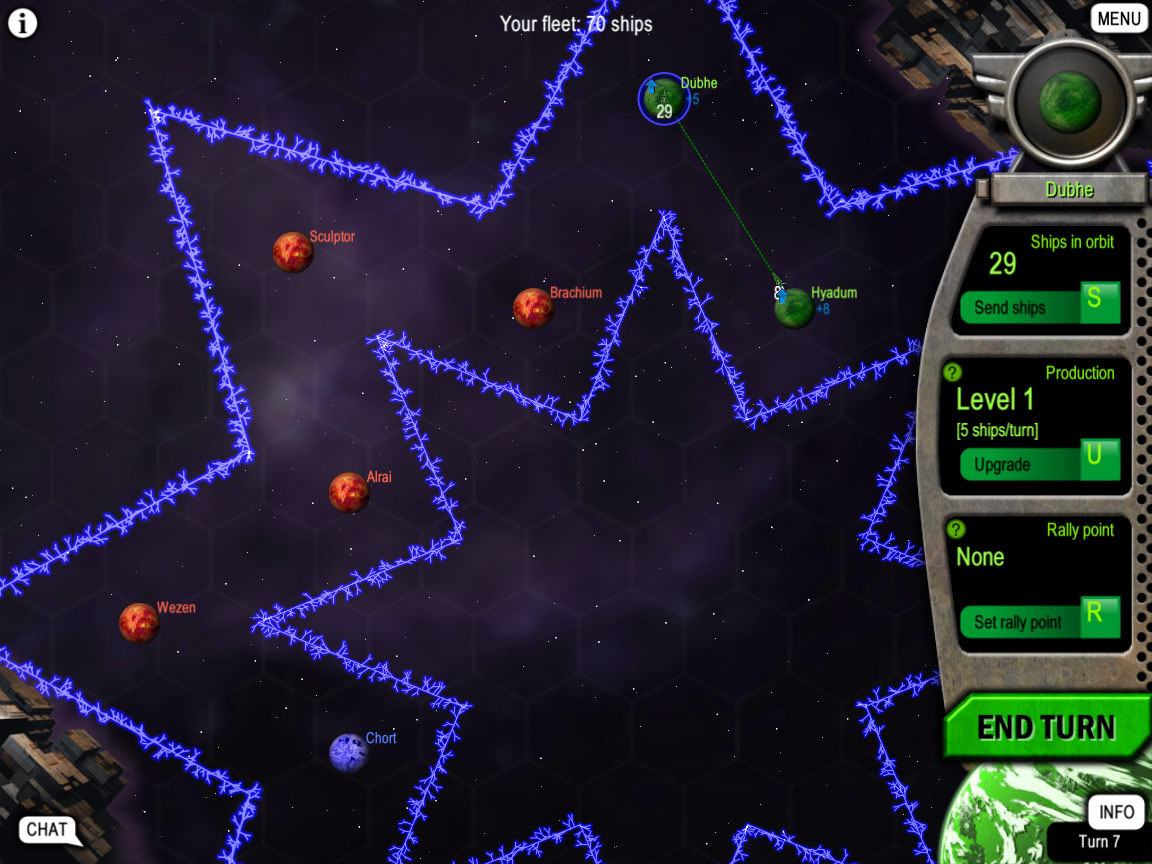This screenshot has width=1152, height=864.
Task: Select the red planet Sculptor
Action: (x=293, y=252)
